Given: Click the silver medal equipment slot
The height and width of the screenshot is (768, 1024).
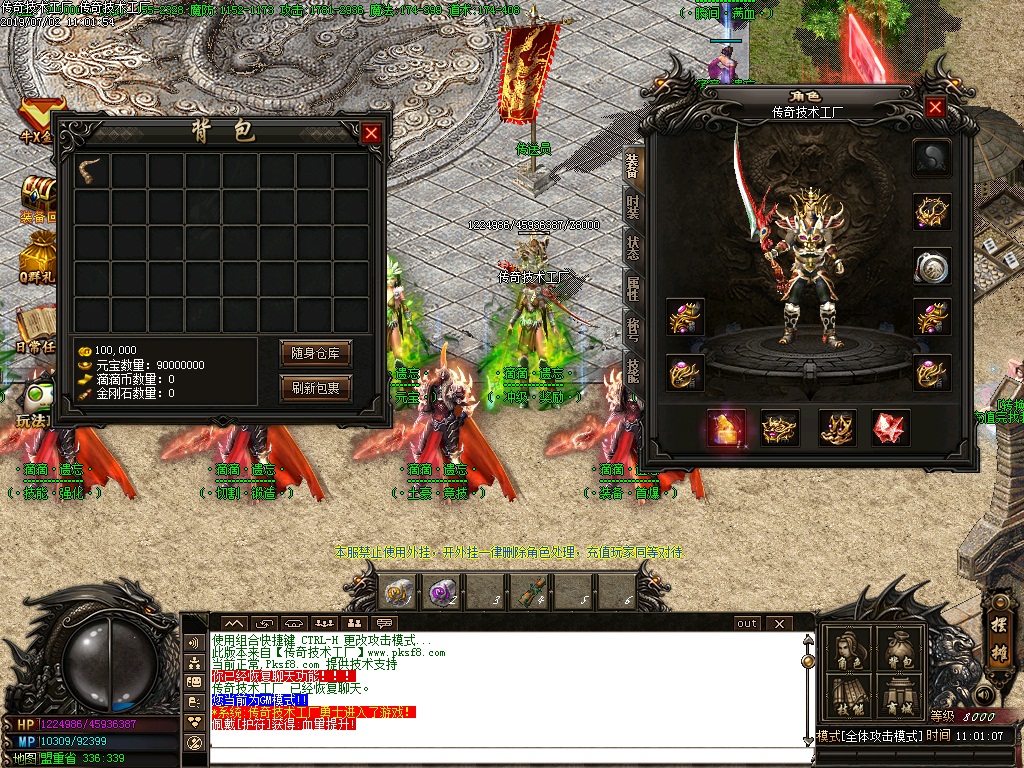Looking at the screenshot, I should 932,266.
